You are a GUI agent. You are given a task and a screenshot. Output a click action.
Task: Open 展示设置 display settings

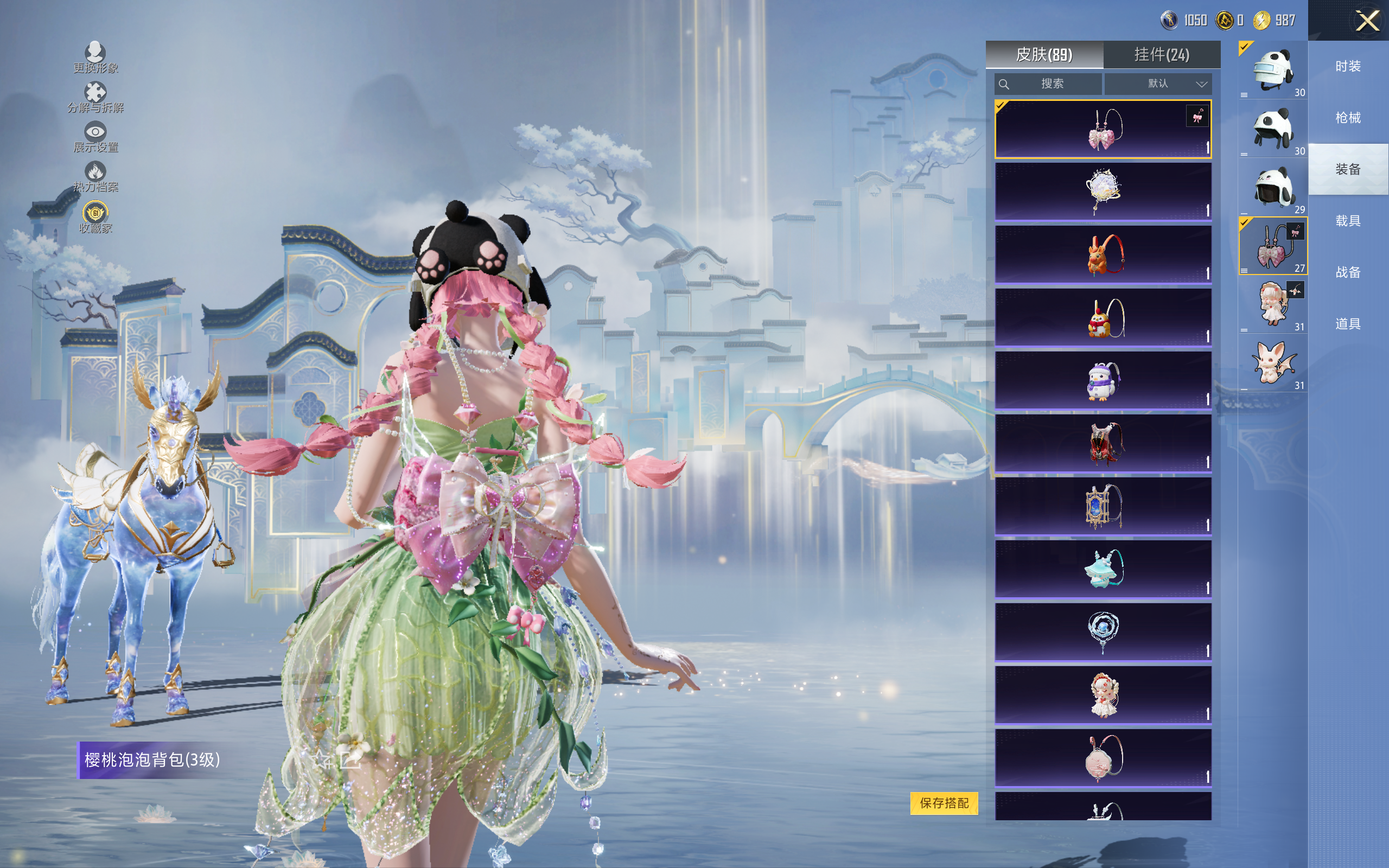(x=95, y=137)
